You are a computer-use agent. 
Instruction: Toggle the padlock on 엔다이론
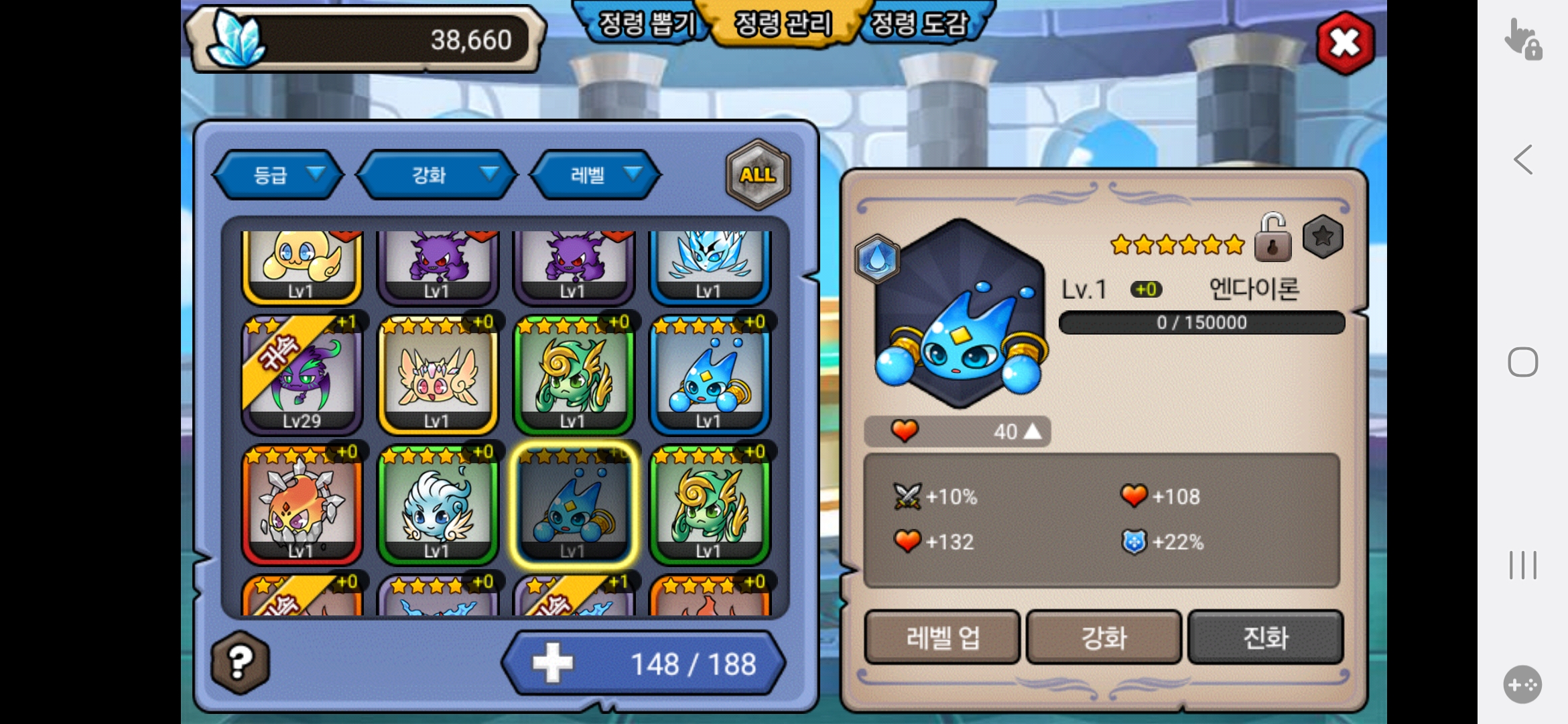click(x=1272, y=238)
